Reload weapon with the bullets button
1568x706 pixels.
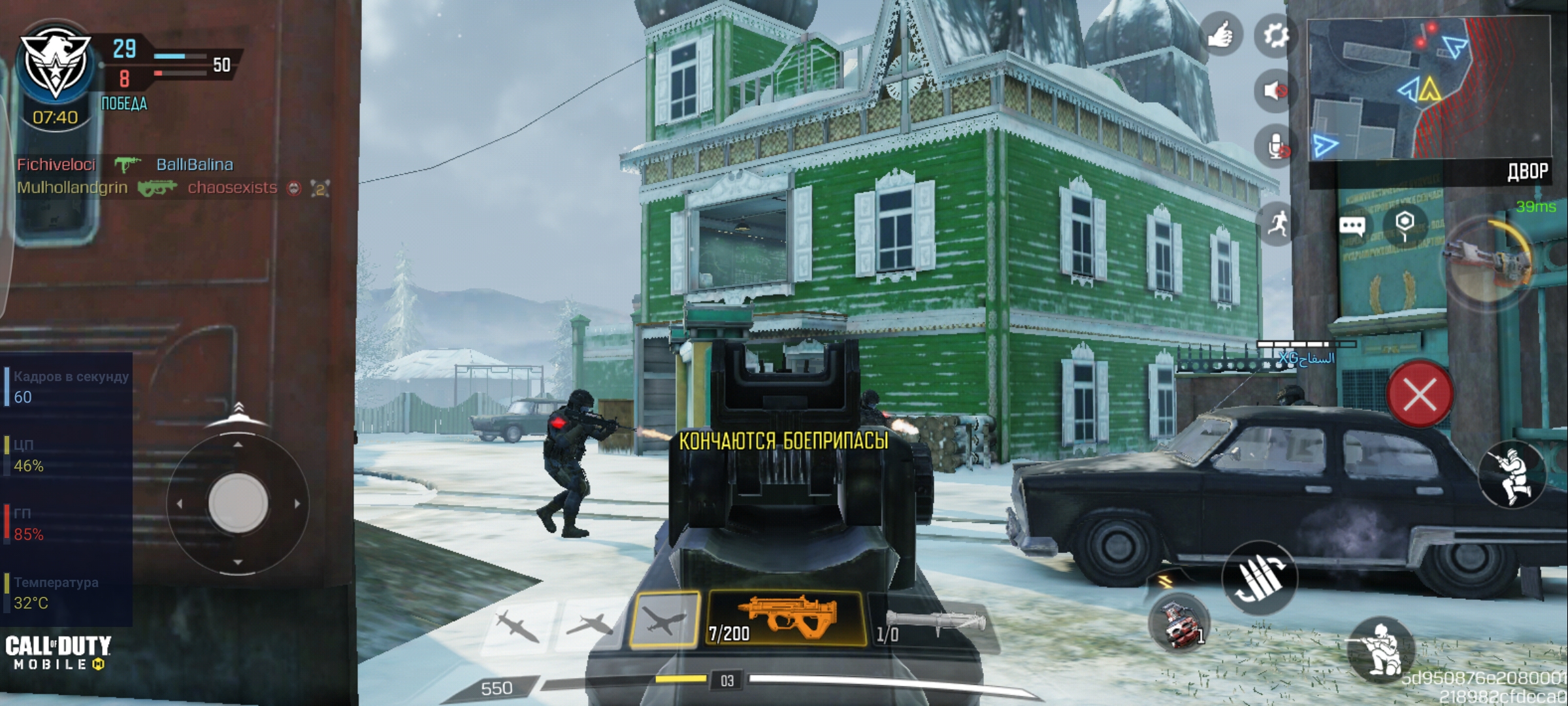tap(1259, 578)
